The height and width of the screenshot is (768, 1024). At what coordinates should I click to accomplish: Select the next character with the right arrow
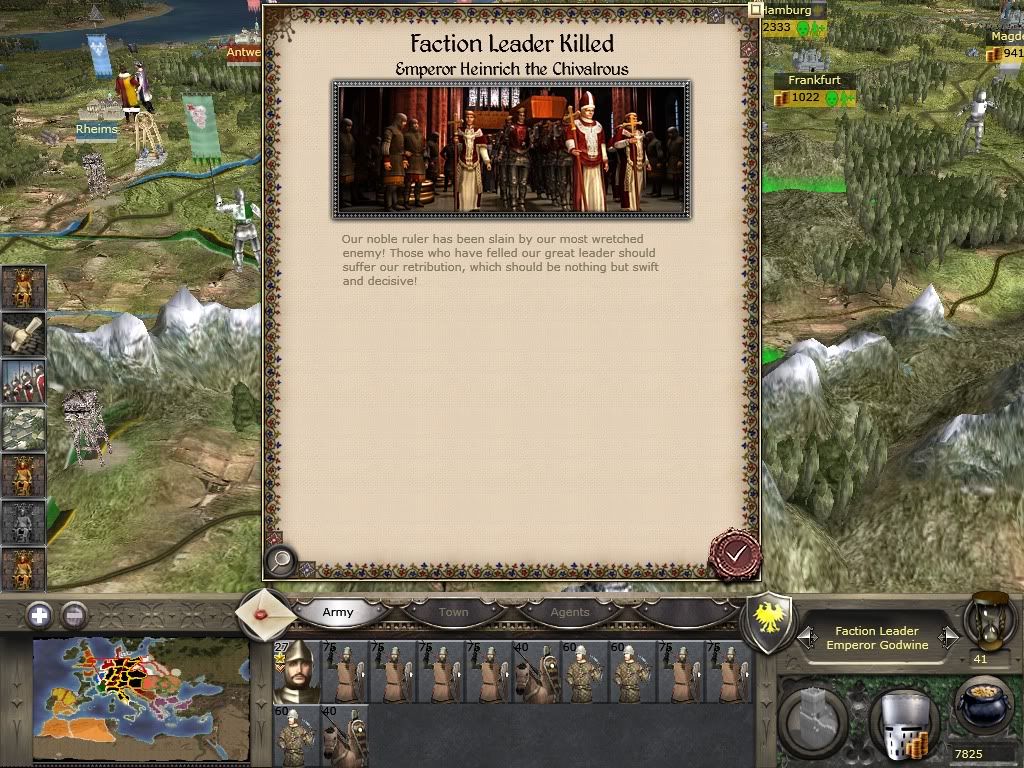(x=949, y=636)
